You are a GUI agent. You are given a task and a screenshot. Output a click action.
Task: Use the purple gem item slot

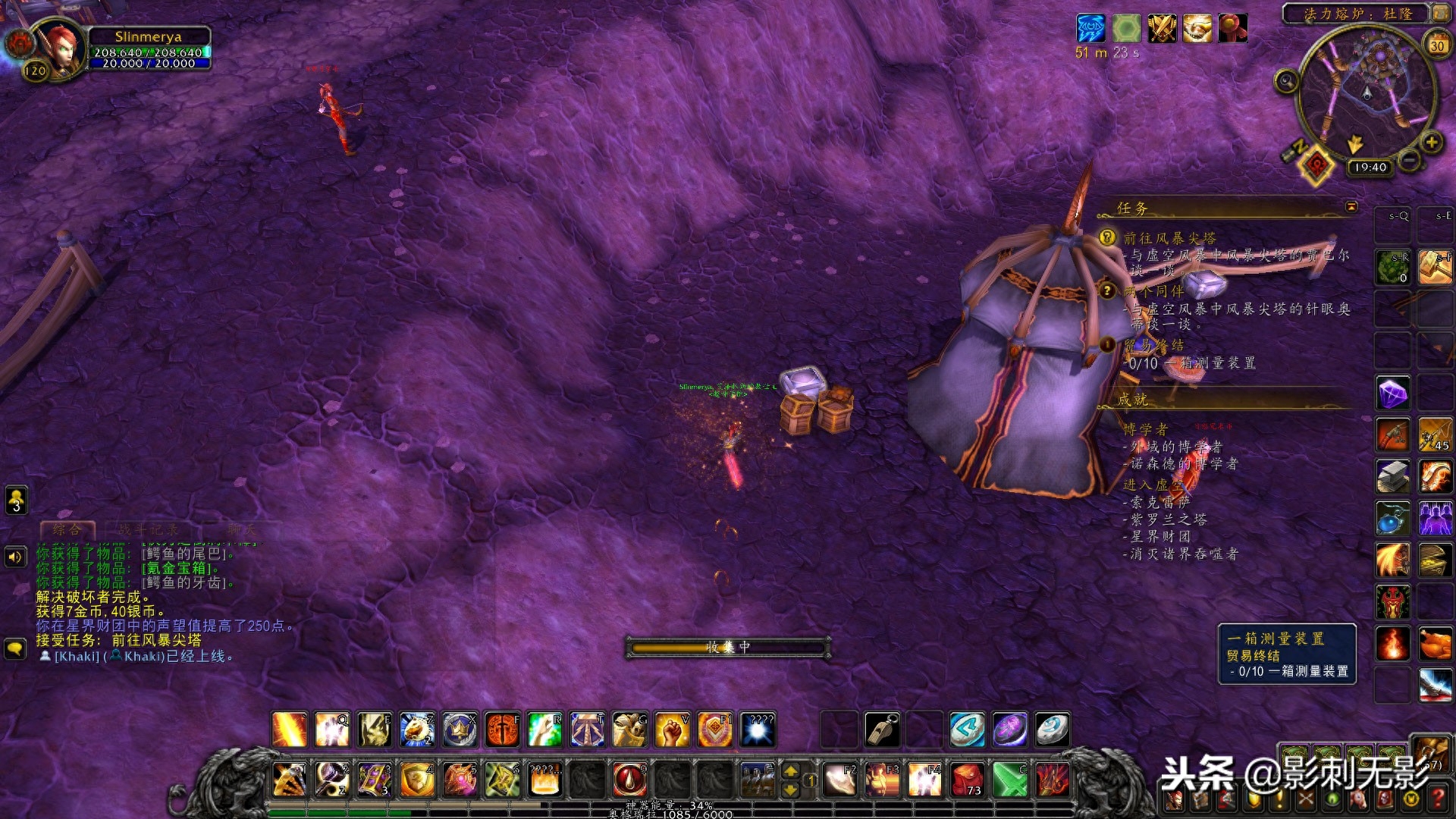point(1393,394)
